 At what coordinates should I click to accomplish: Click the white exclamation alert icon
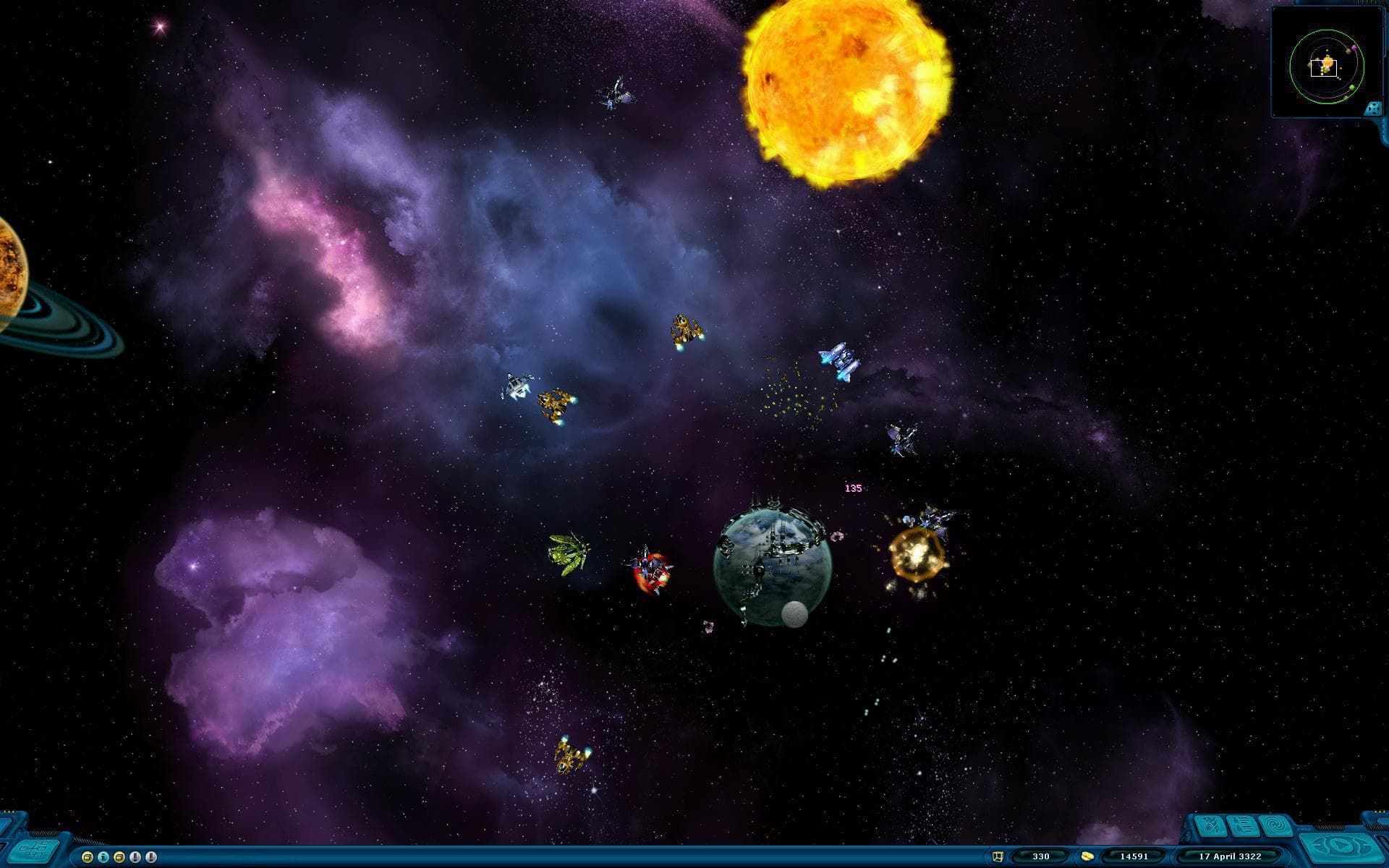[151, 856]
